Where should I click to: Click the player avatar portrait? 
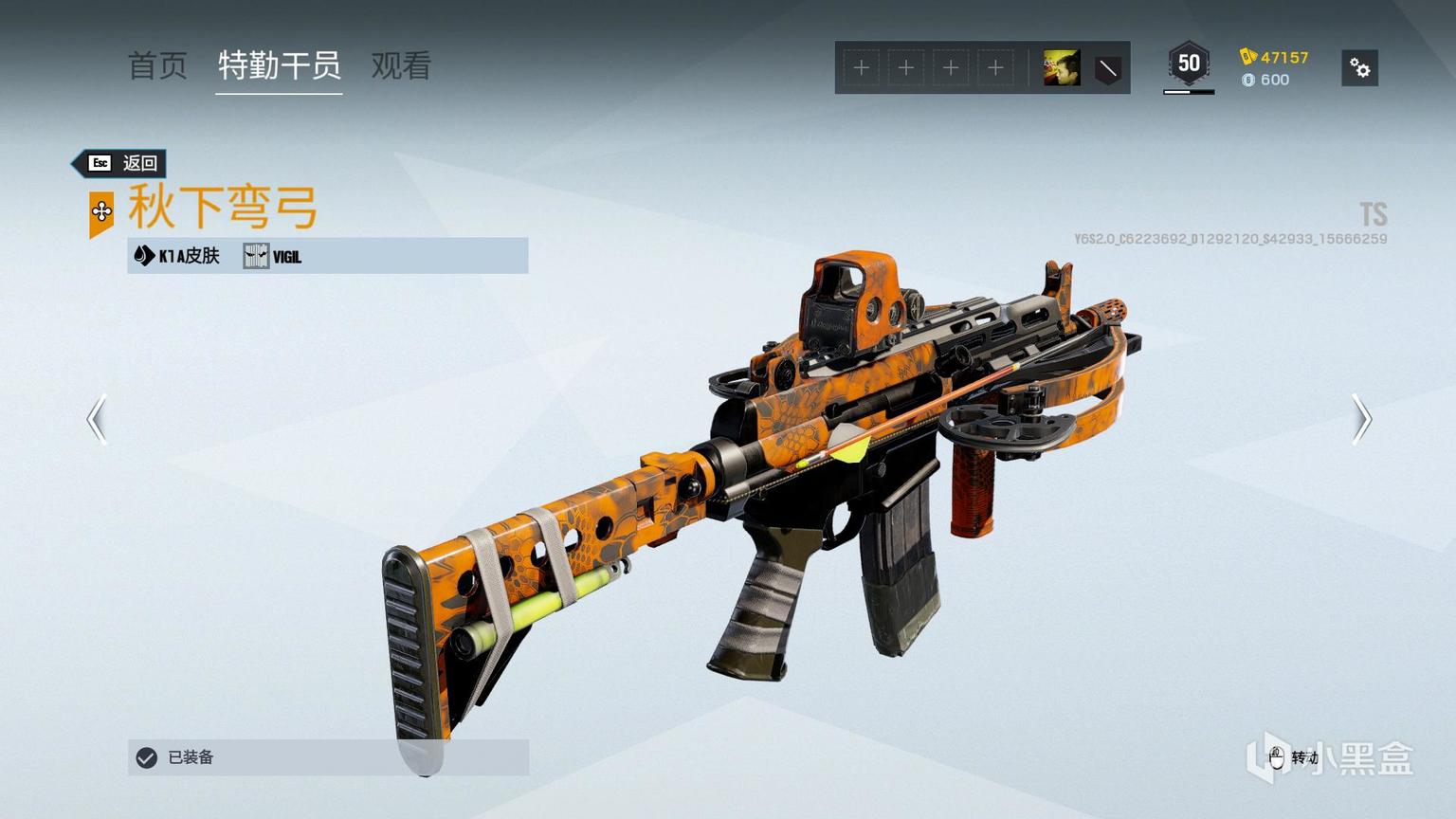(x=1061, y=68)
